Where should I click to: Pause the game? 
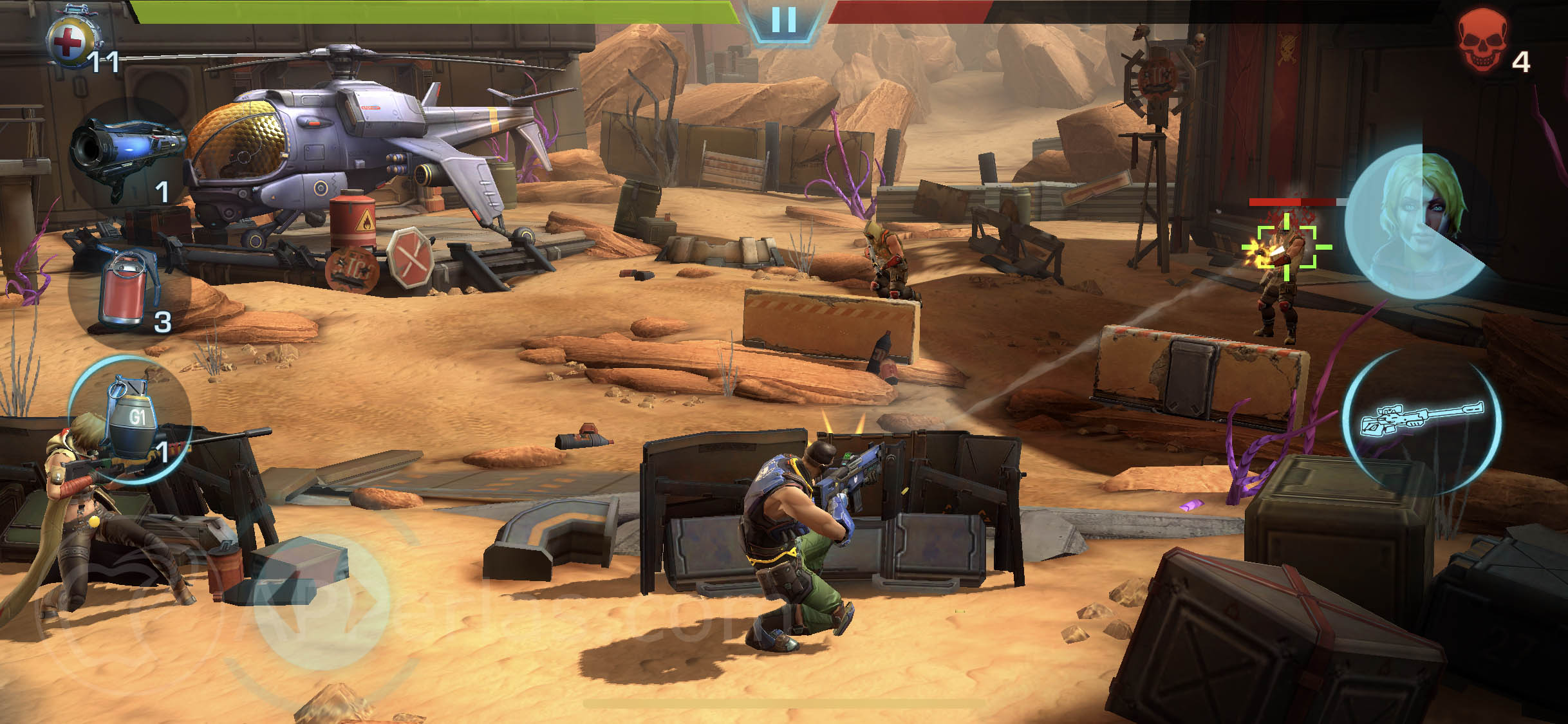[783, 21]
